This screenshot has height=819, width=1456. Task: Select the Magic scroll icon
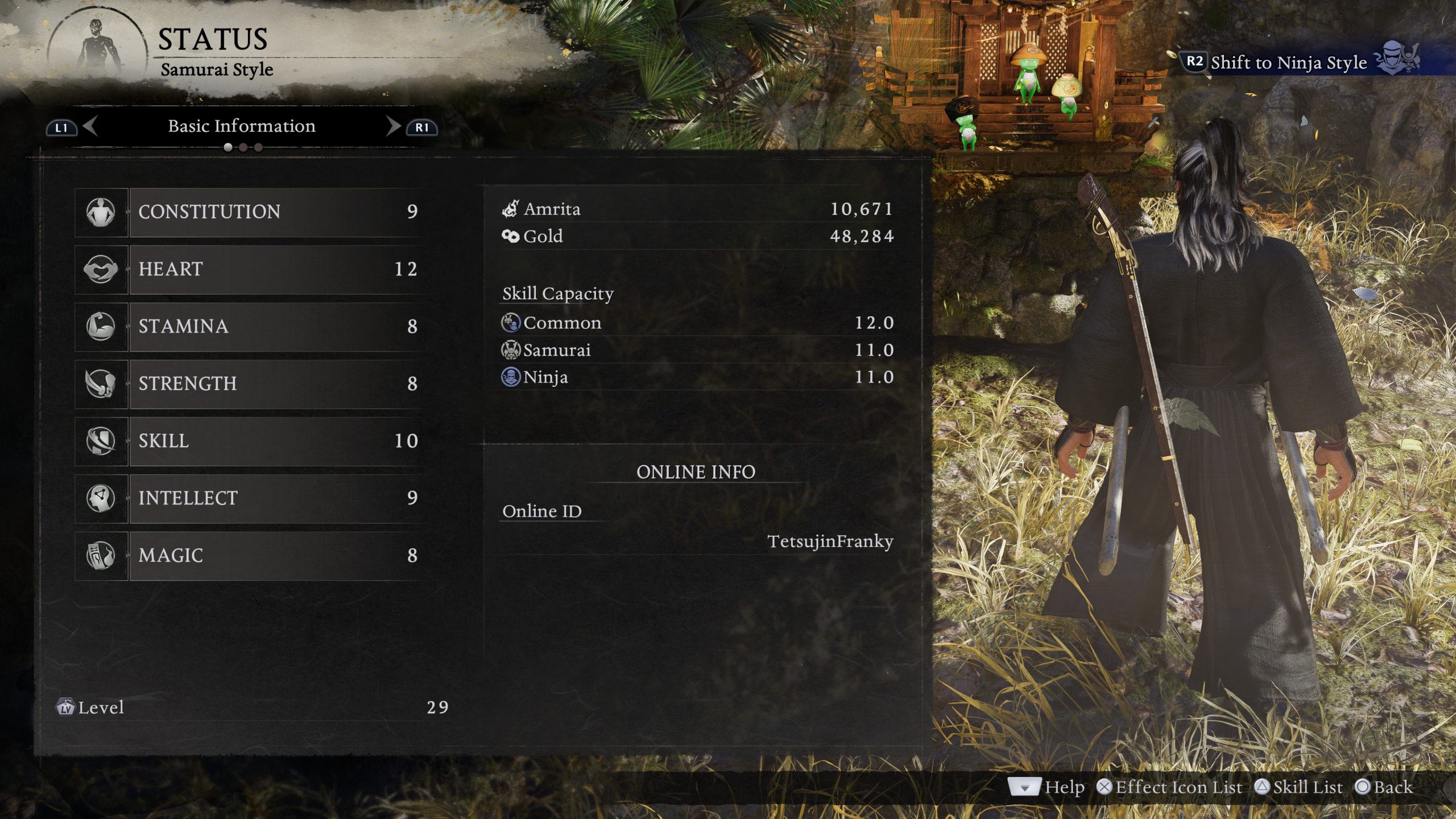click(101, 556)
